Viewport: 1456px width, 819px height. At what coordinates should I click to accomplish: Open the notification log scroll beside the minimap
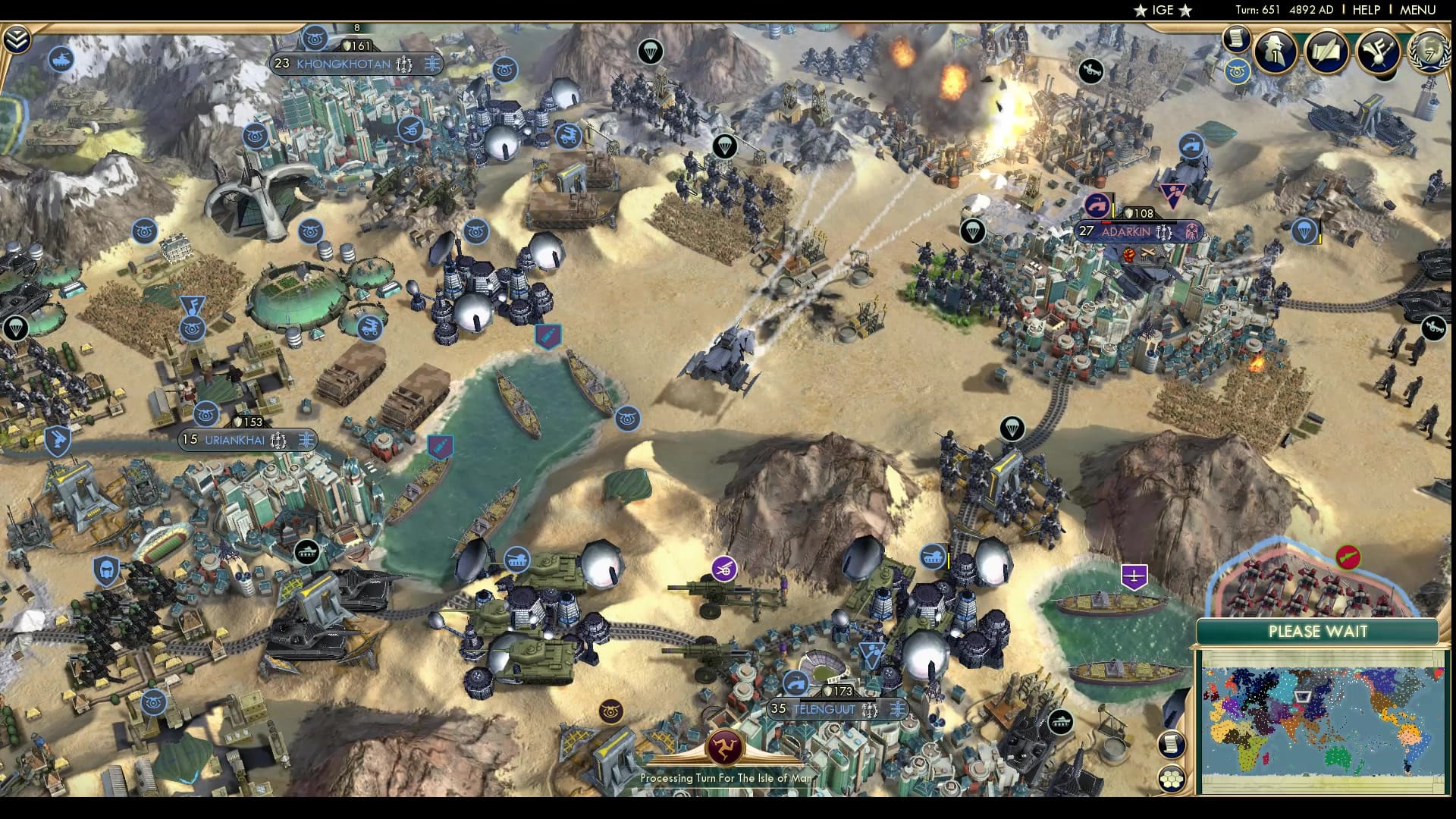pyautogui.click(x=1171, y=743)
